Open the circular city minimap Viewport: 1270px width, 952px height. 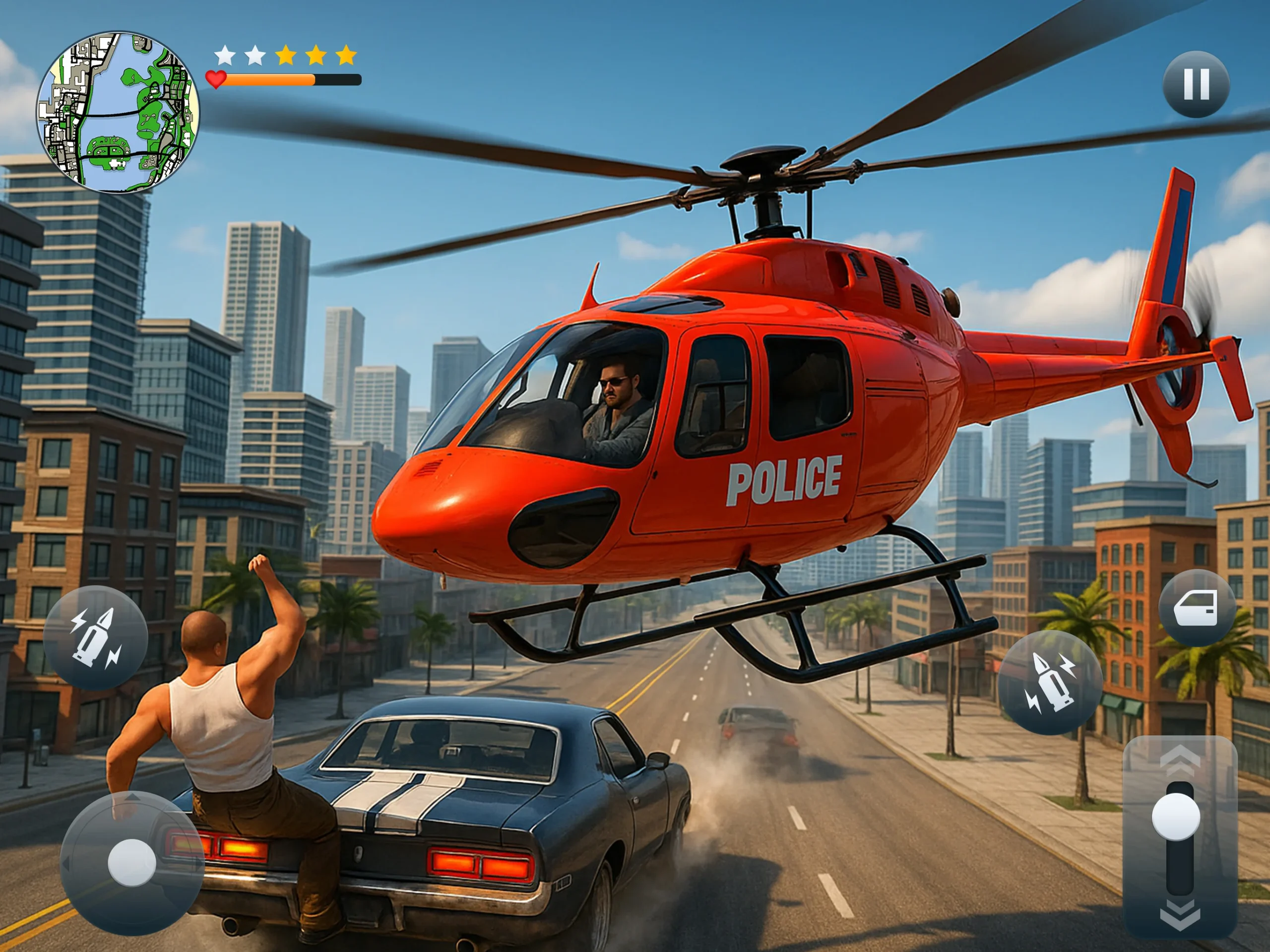[118, 113]
